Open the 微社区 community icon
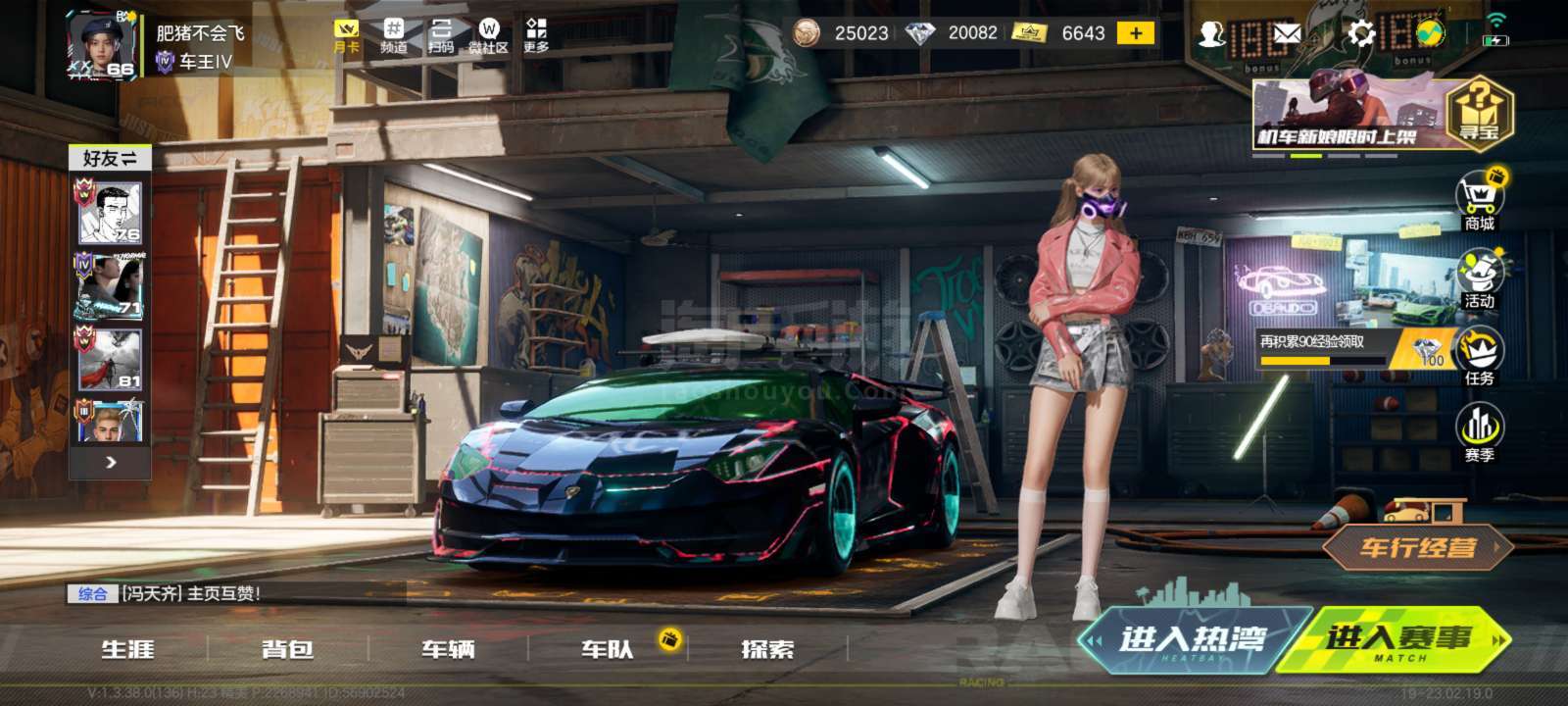 [488, 35]
